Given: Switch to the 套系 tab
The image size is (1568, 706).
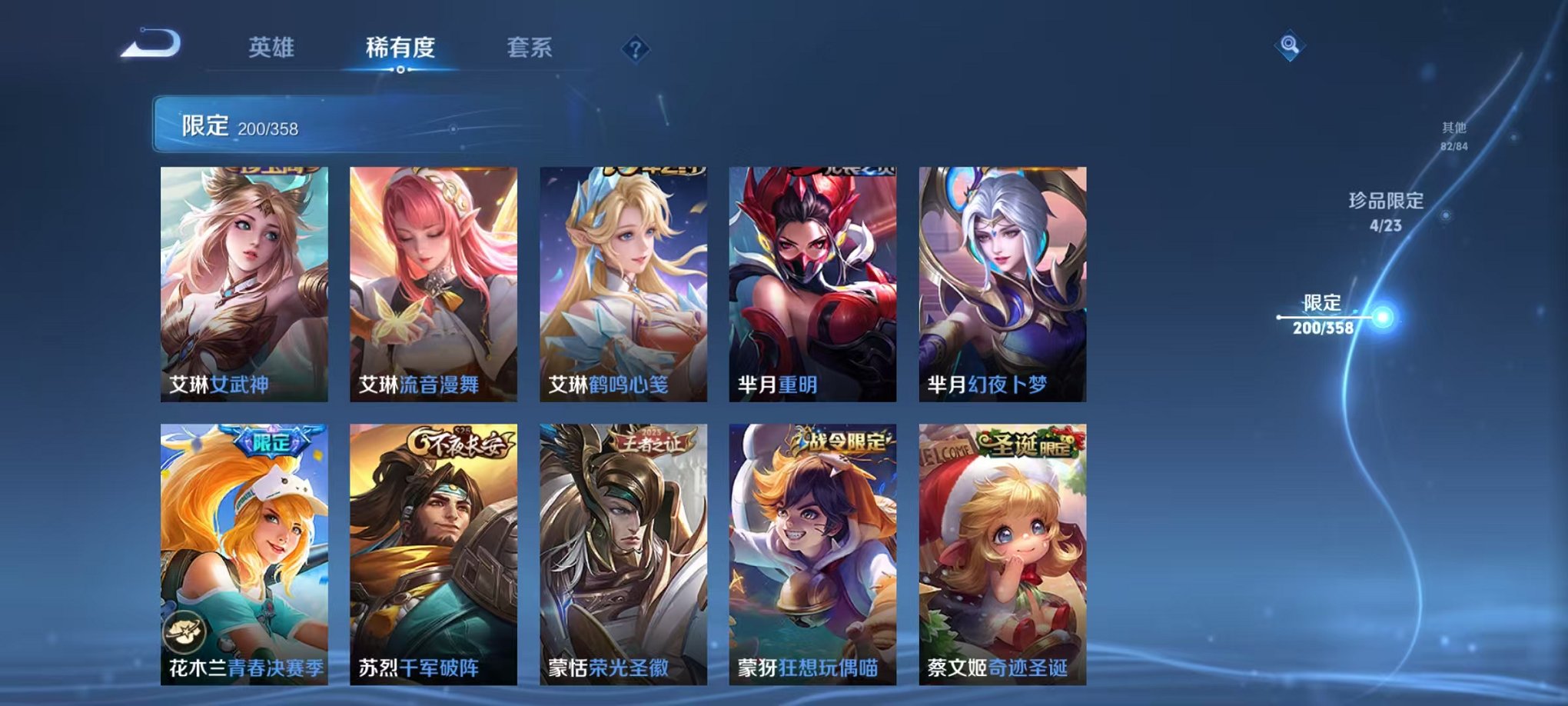Looking at the screenshot, I should (x=530, y=46).
